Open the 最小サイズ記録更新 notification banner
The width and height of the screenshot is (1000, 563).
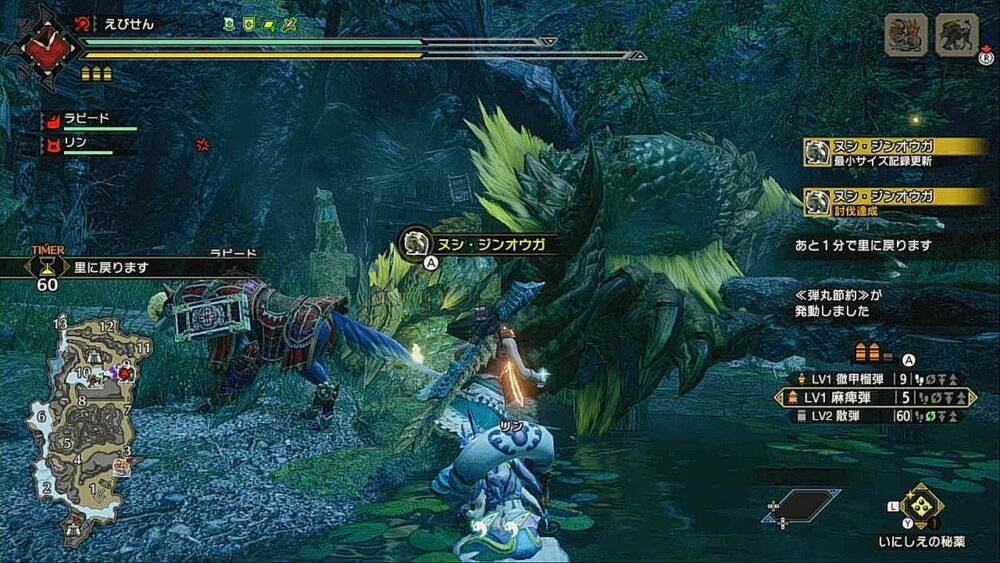[897, 153]
